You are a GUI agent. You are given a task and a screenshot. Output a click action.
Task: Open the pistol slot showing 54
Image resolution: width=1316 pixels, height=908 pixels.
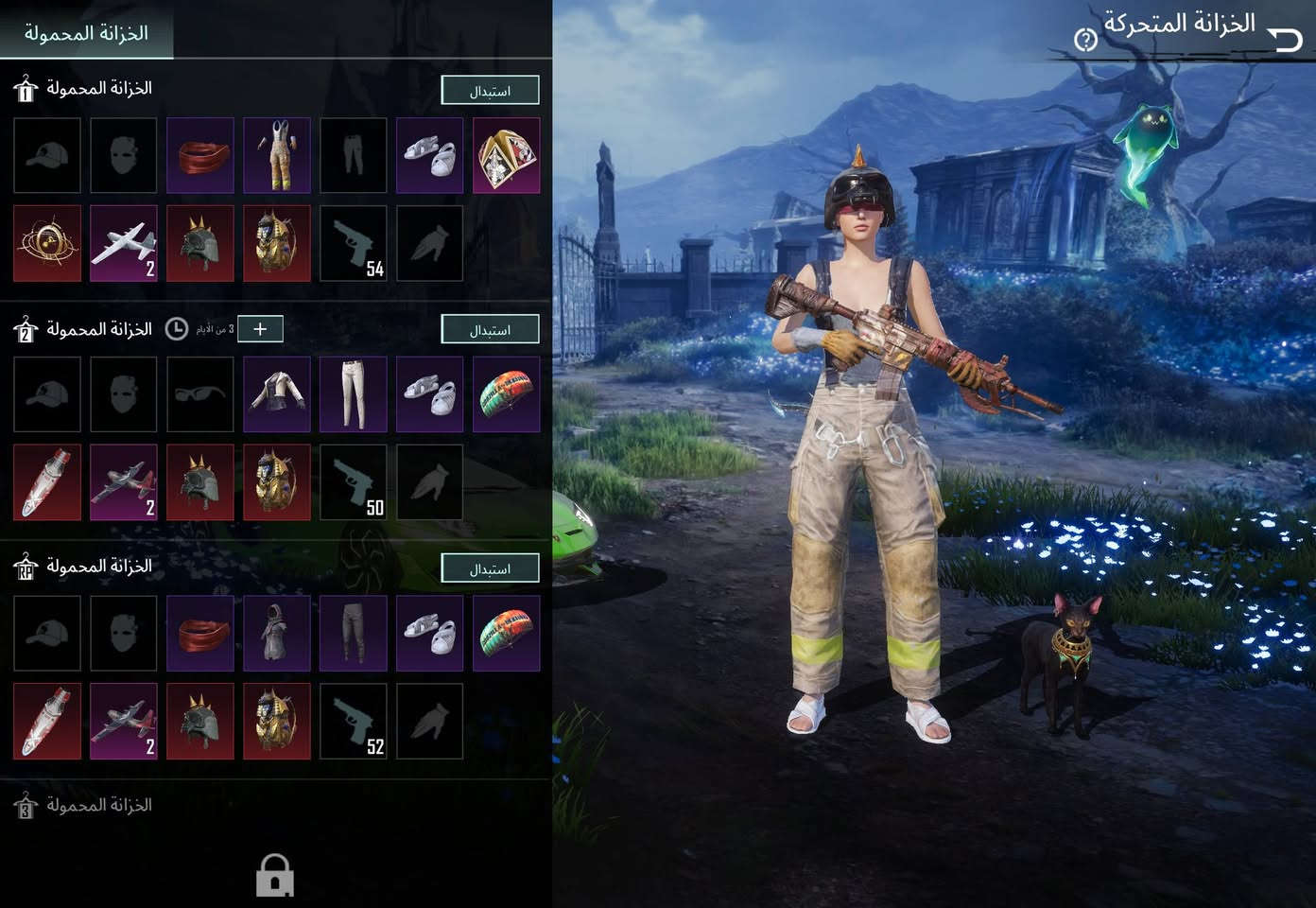click(x=354, y=243)
